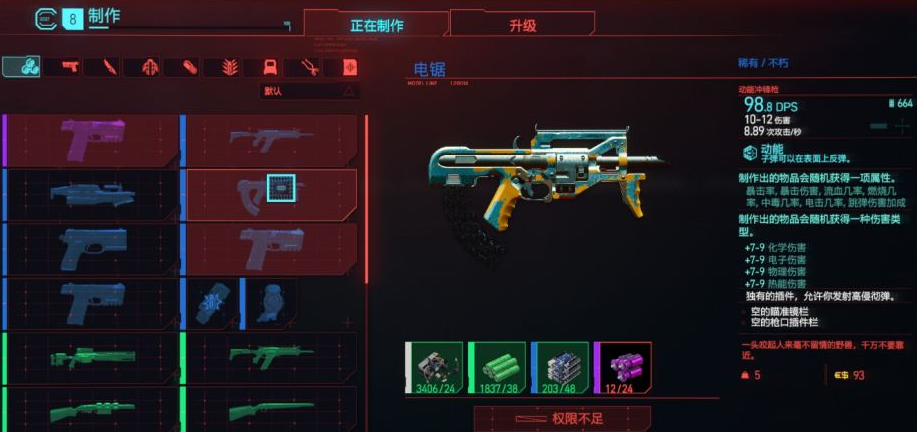Select the grenade explosion category icon
This screenshot has width=917, height=432.
pyautogui.click(x=227, y=67)
